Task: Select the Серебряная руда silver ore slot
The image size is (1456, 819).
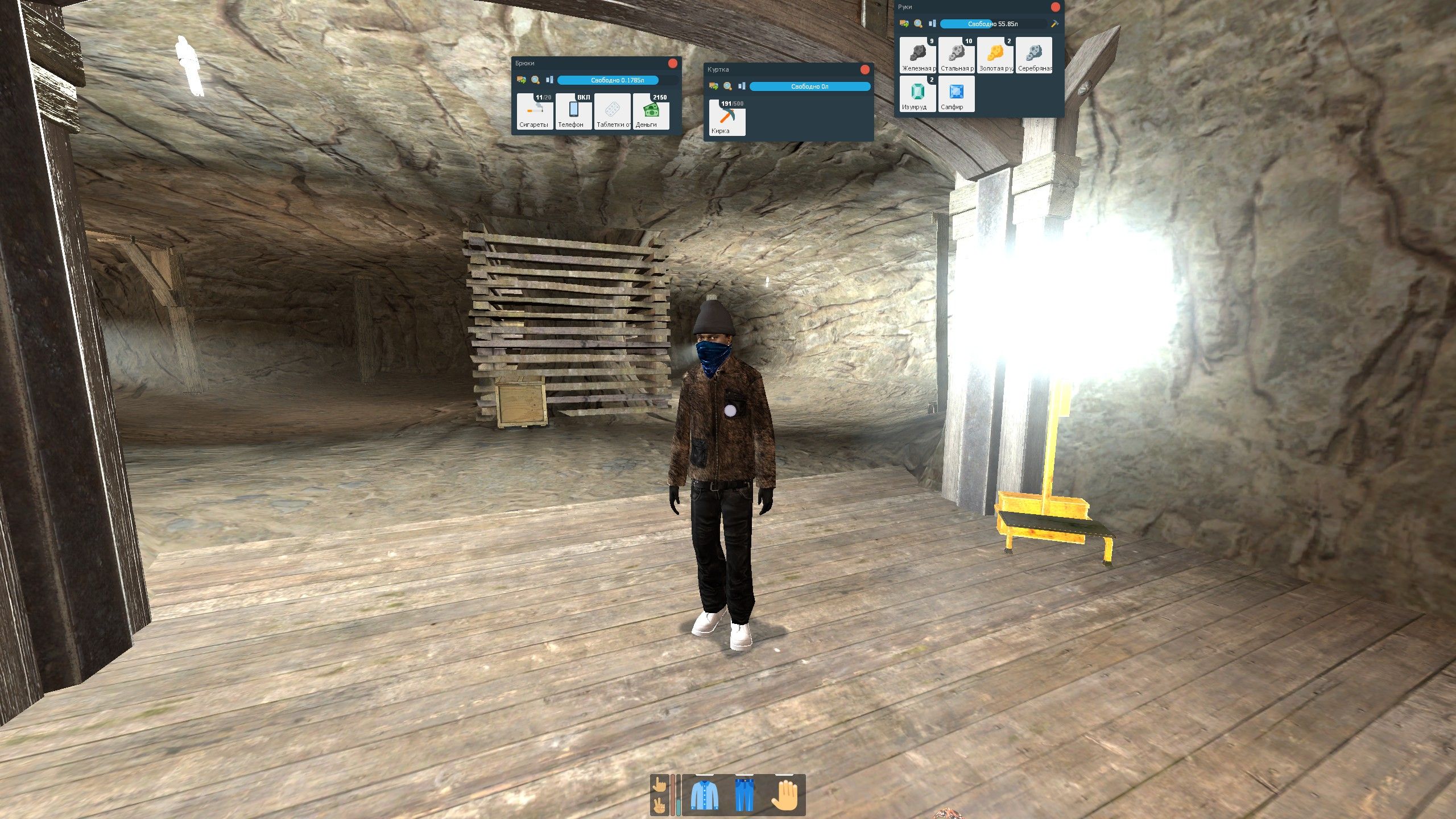Action: (x=1033, y=55)
